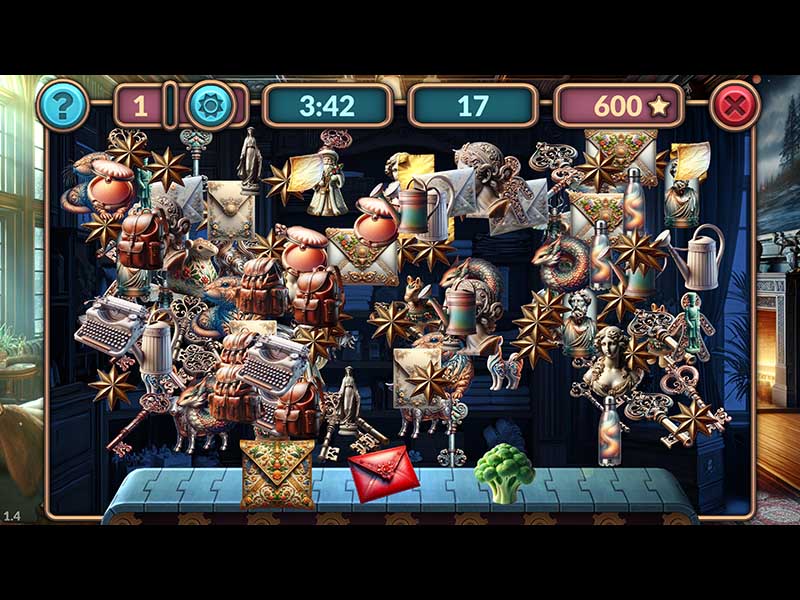Open the question mark help button
This screenshot has width=800, height=600.
coord(63,105)
